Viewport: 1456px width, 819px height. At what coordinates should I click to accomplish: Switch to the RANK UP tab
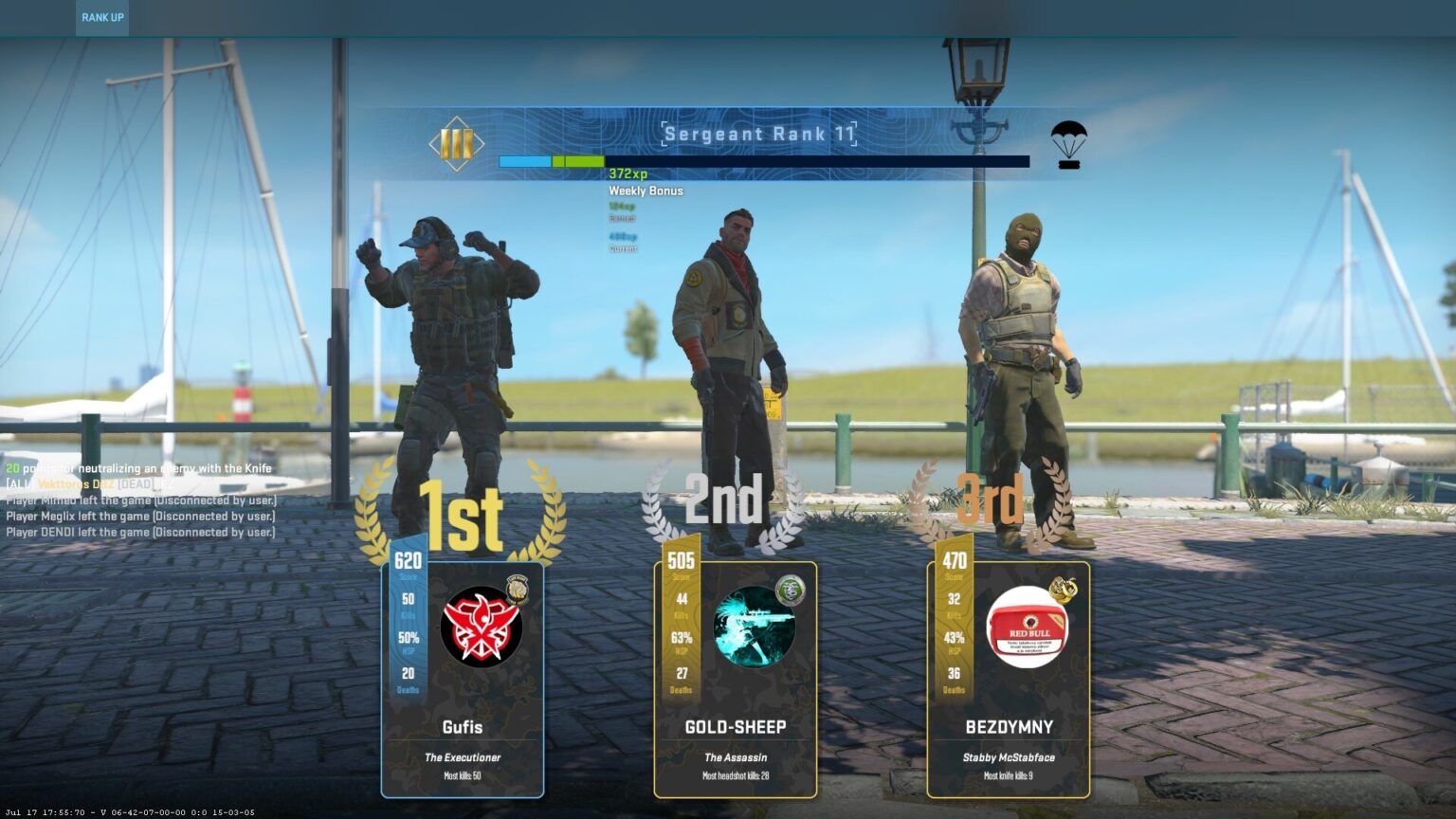click(101, 16)
